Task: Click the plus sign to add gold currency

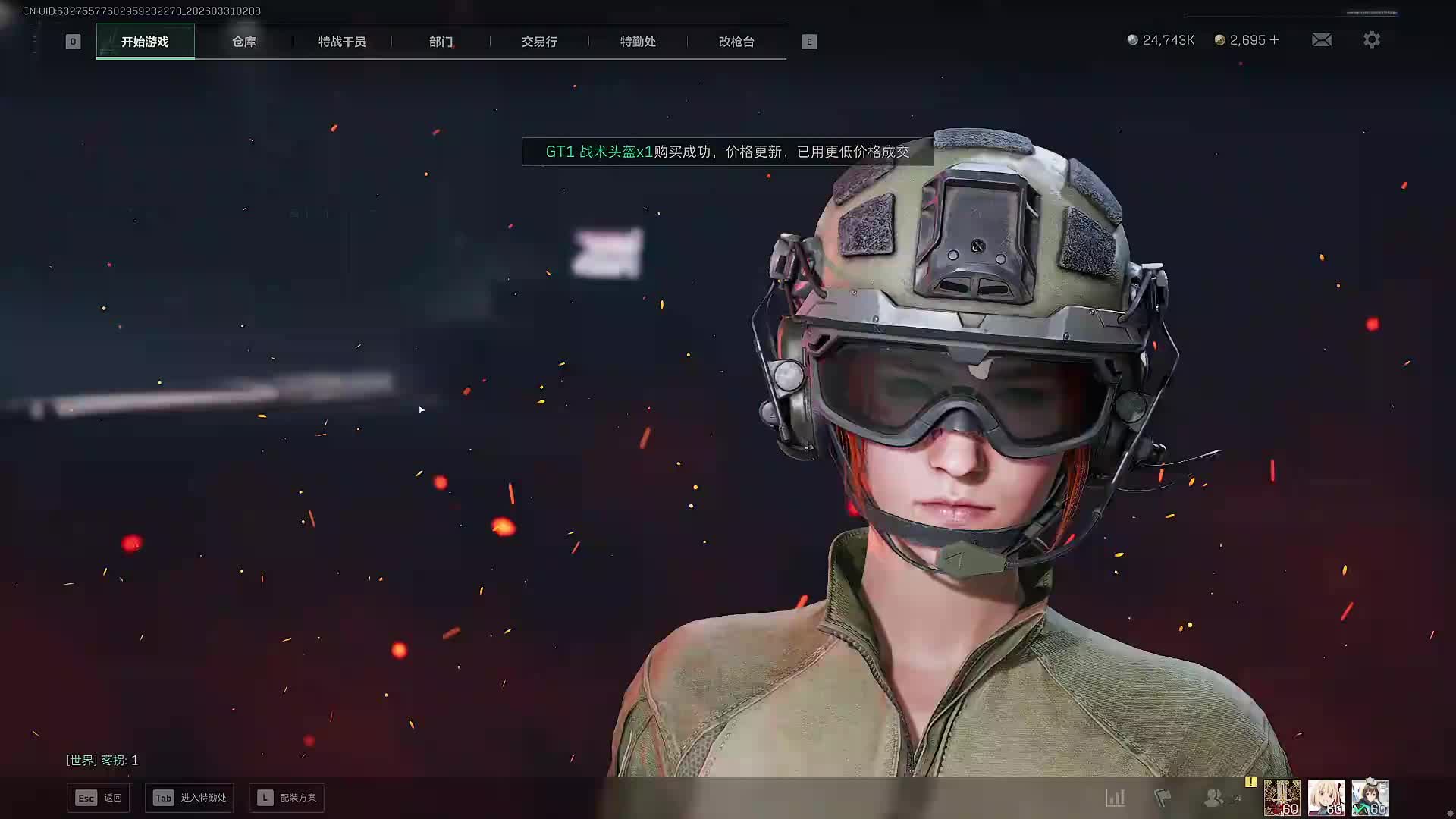Action: click(x=1275, y=40)
